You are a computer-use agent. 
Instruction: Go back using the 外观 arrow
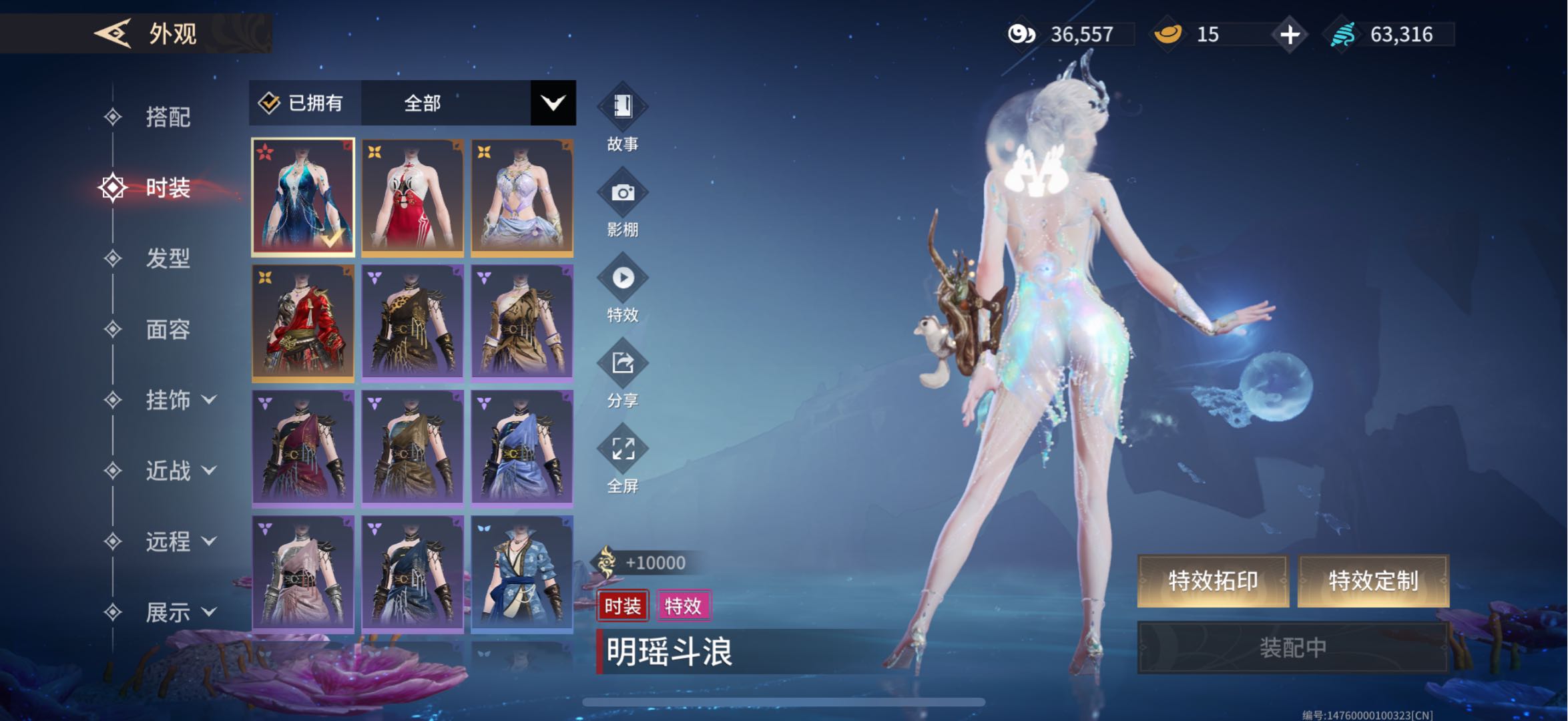tap(112, 33)
